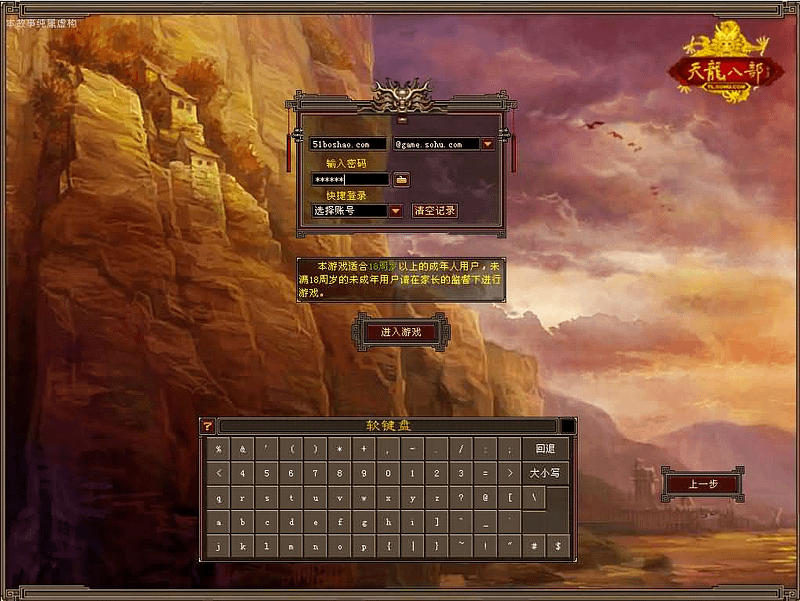
Task: Click the 进入游戏 enter game button
Action: [401, 332]
